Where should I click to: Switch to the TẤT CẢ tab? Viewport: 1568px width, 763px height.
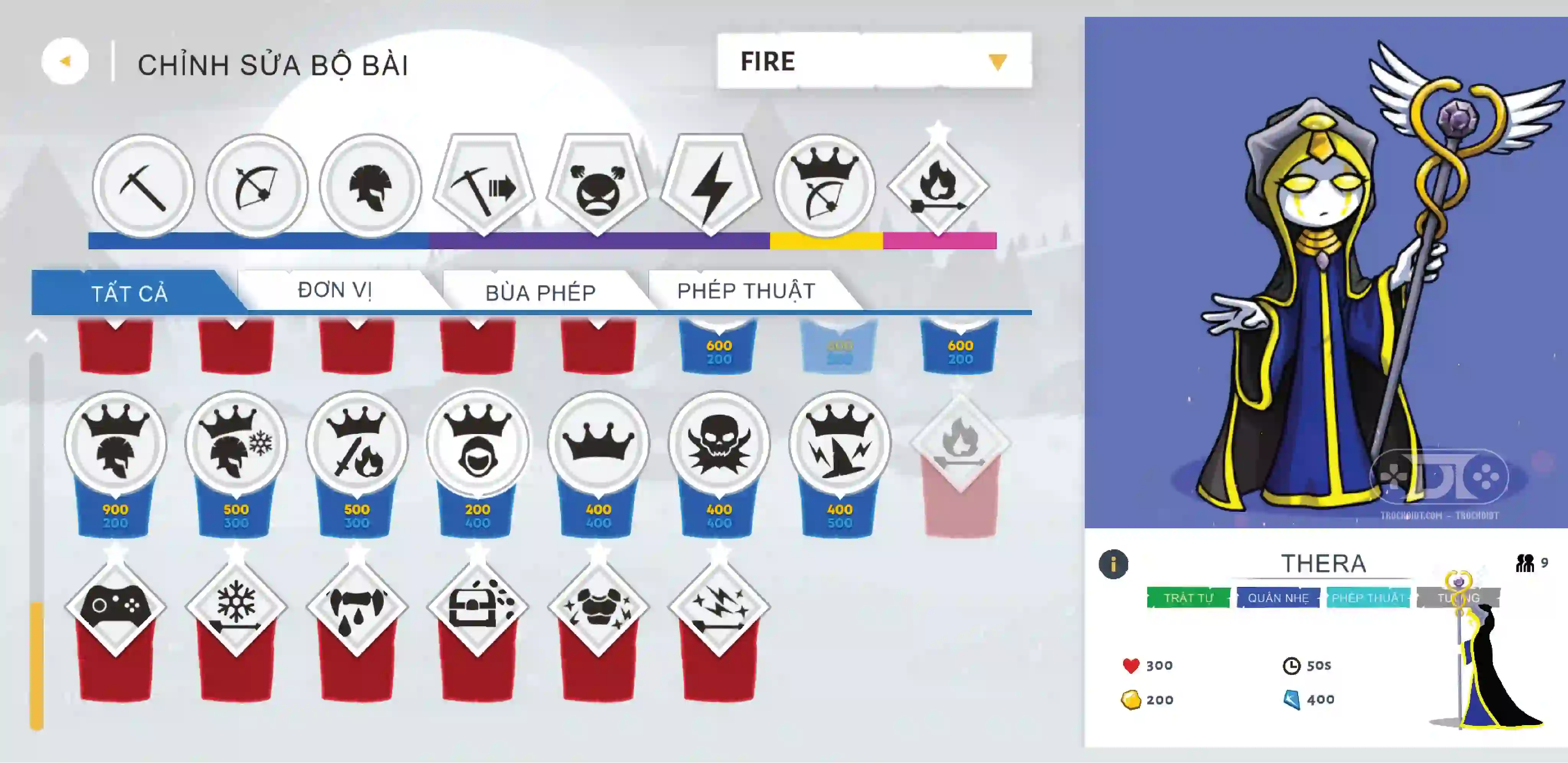pyautogui.click(x=130, y=293)
